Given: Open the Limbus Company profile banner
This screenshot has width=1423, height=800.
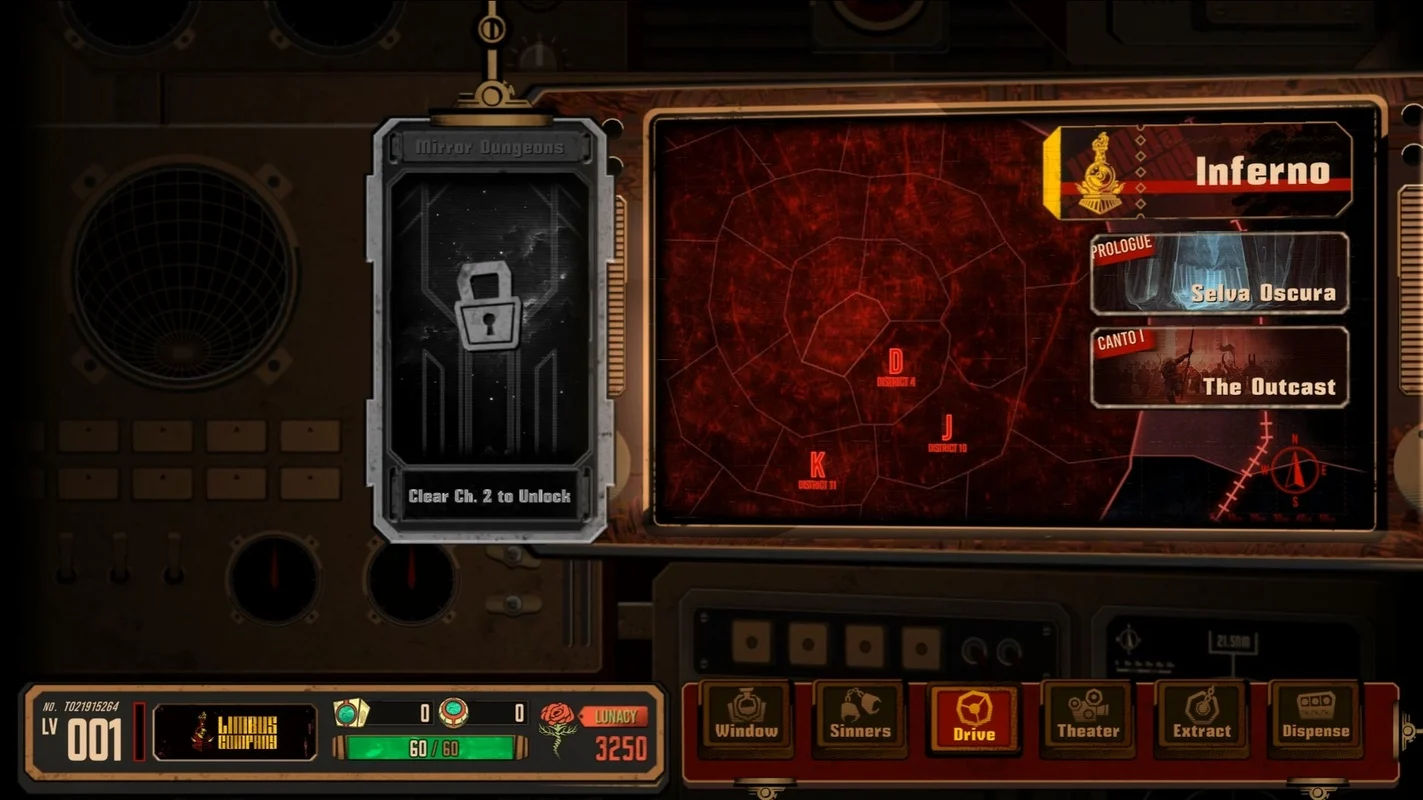Looking at the screenshot, I should [234, 732].
